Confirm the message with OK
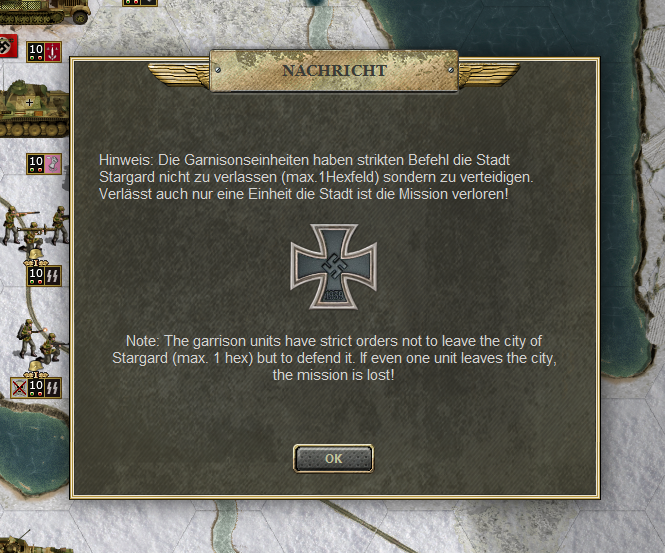 (x=333, y=458)
